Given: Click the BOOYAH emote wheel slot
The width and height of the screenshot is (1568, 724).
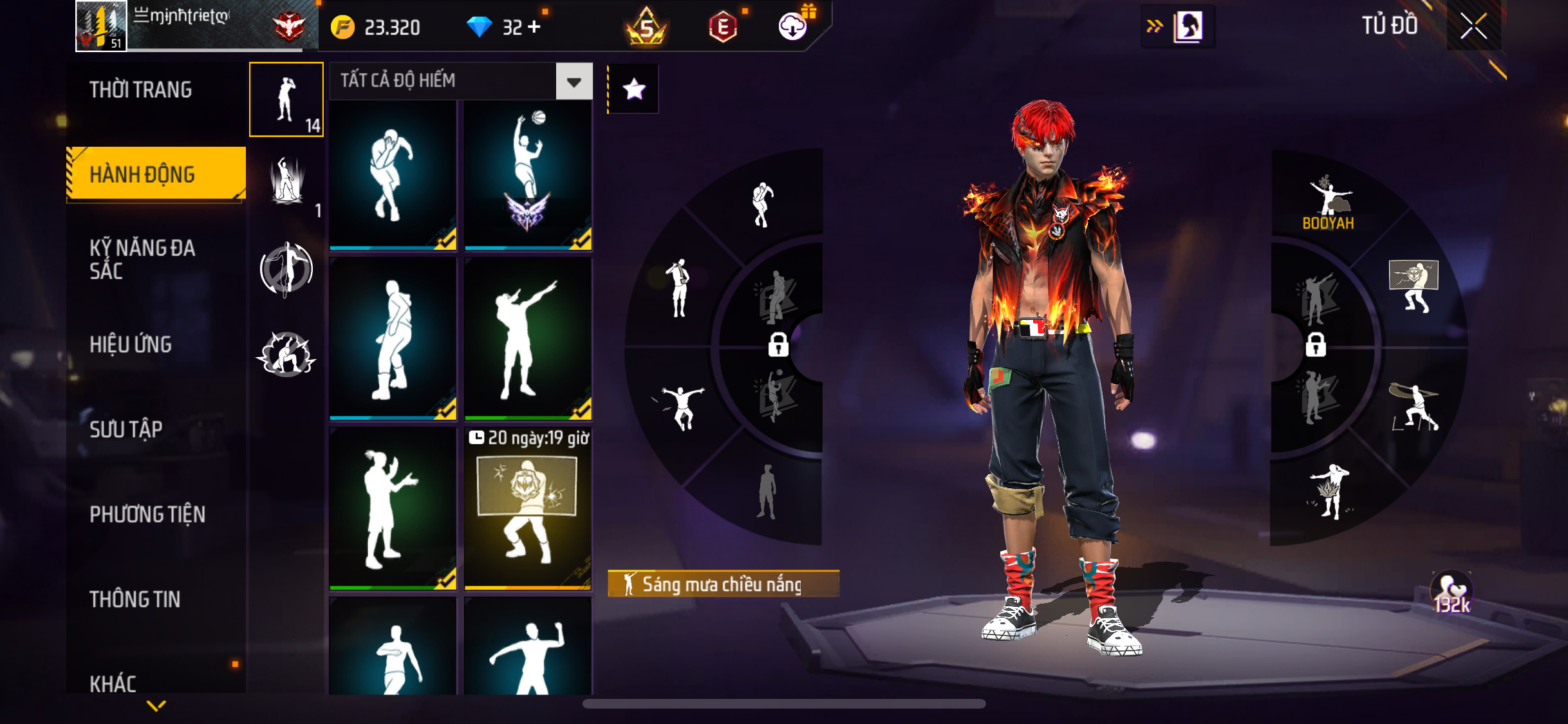Looking at the screenshot, I should [1328, 203].
